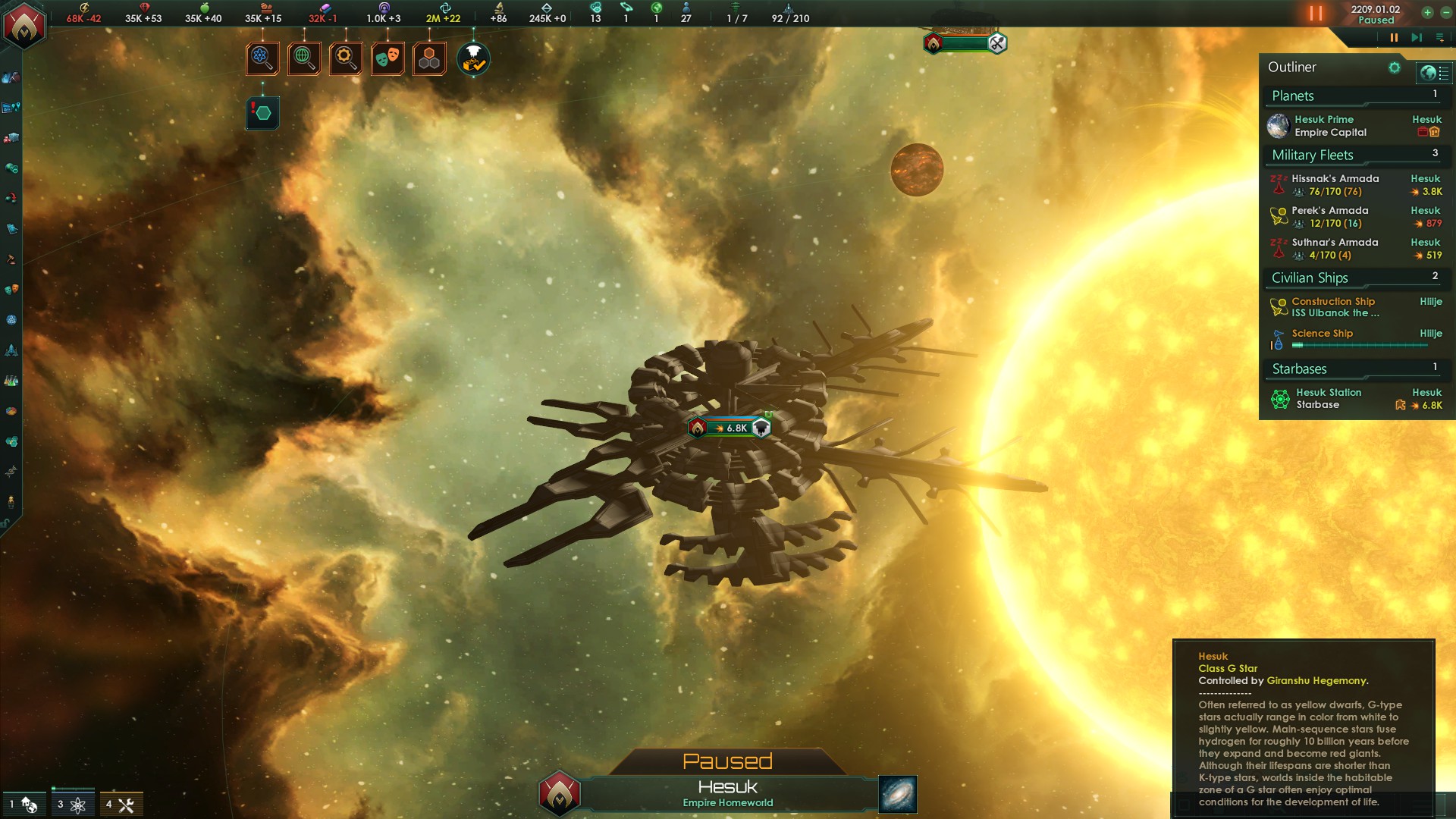Viewport: 1456px width, 819px height.
Task: Open the theater masks policy alert
Action: point(388,58)
